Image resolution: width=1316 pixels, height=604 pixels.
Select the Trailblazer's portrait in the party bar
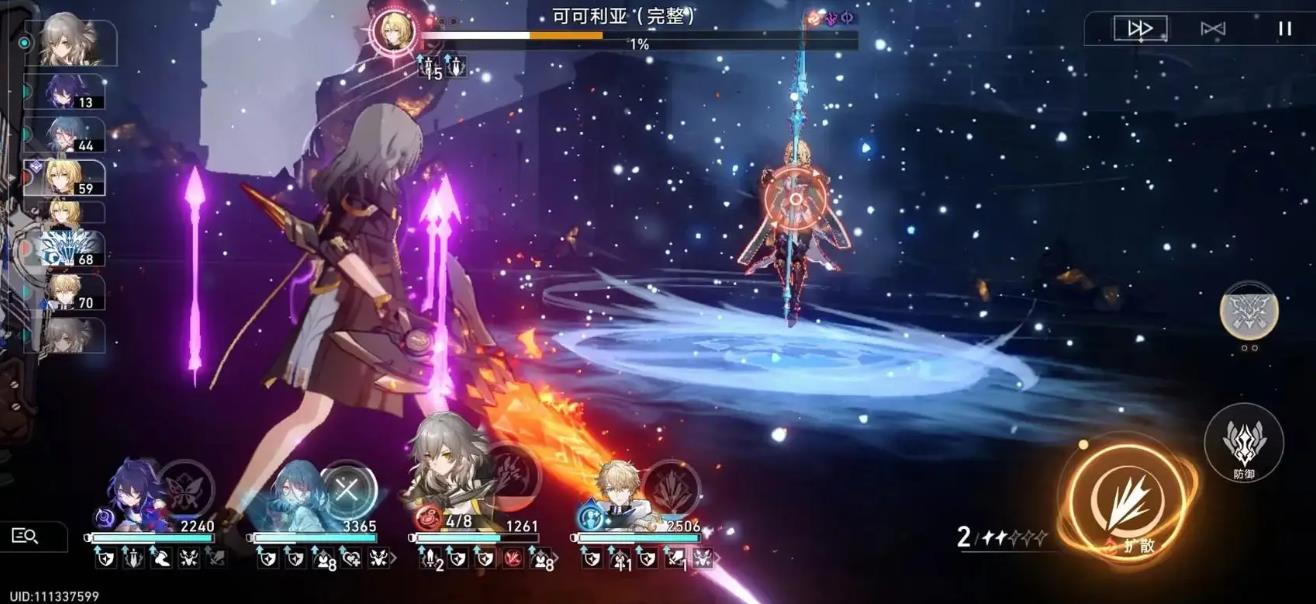(x=447, y=485)
